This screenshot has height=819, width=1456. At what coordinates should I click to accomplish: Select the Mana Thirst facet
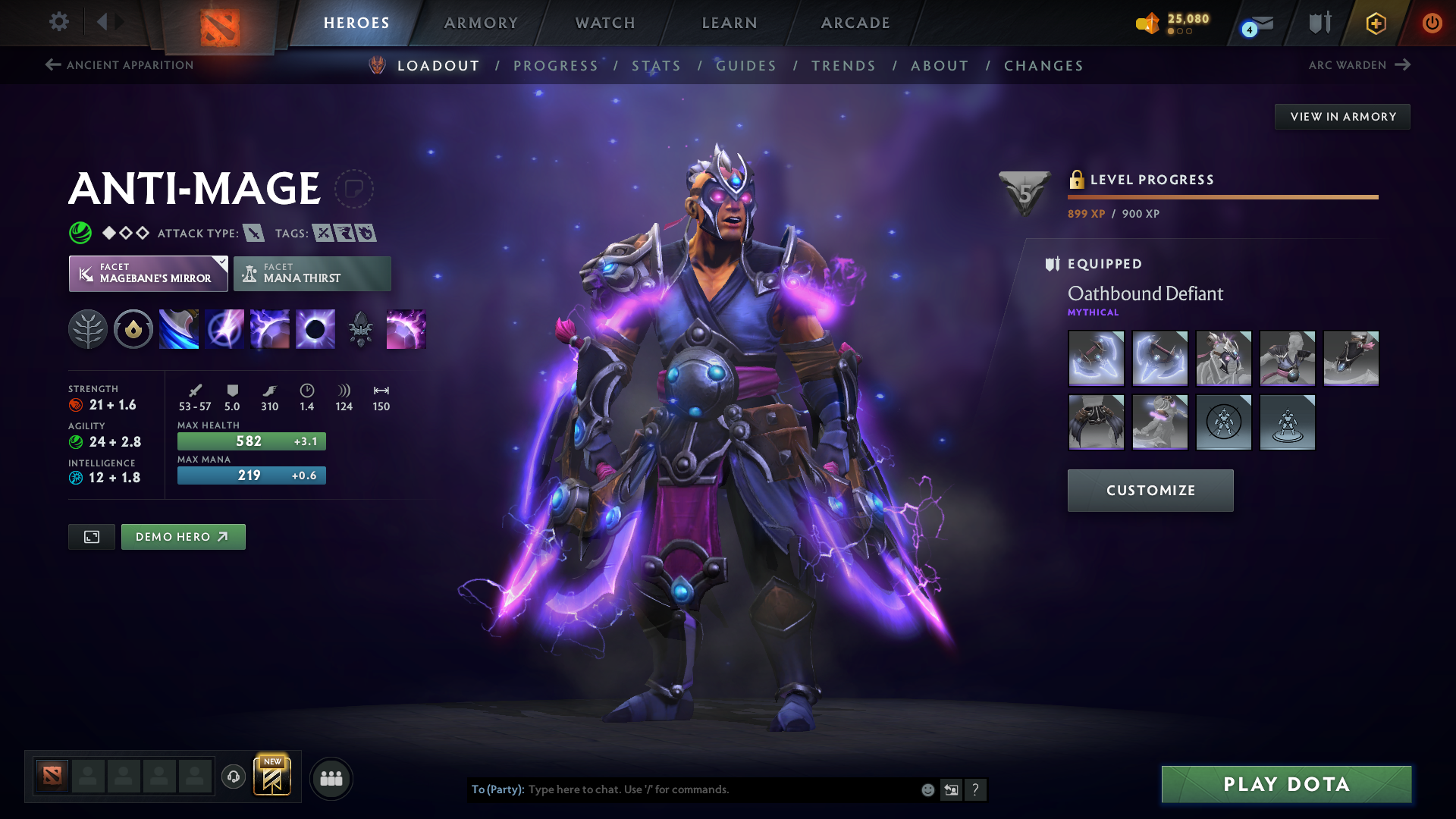[312, 273]
